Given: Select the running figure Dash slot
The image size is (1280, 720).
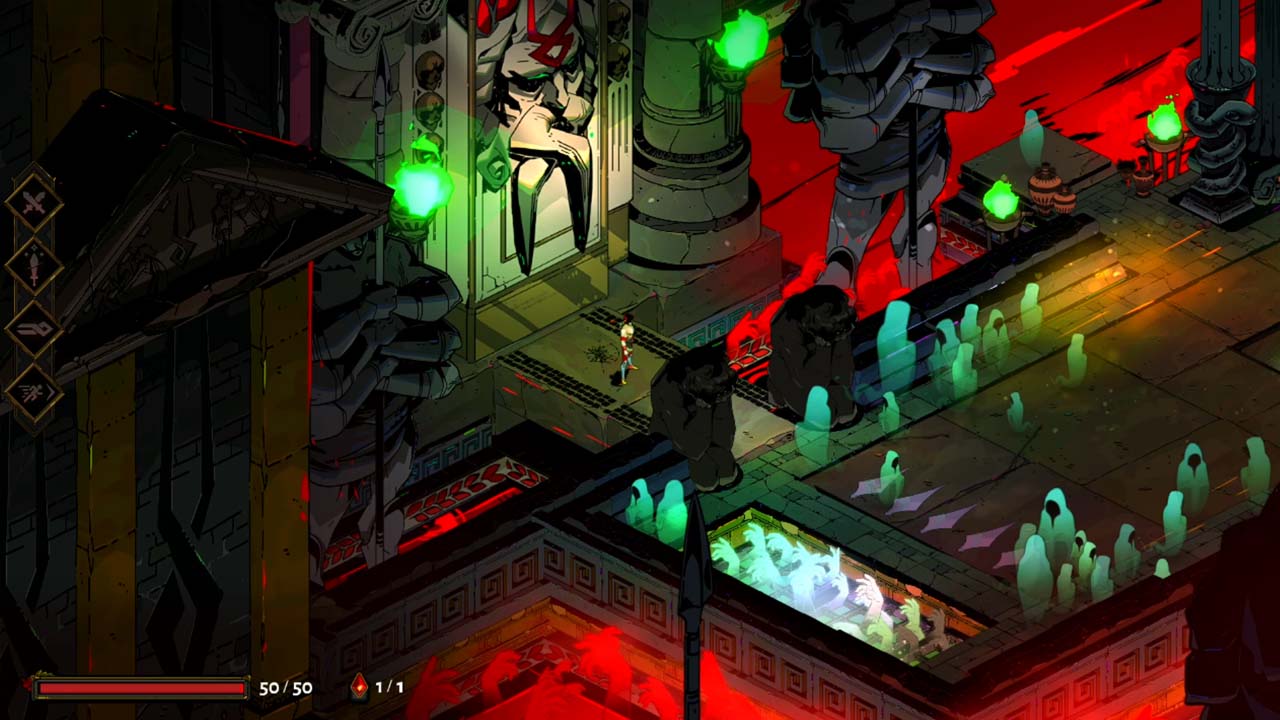Looking at the screenshot, I should tap(34, 391).
